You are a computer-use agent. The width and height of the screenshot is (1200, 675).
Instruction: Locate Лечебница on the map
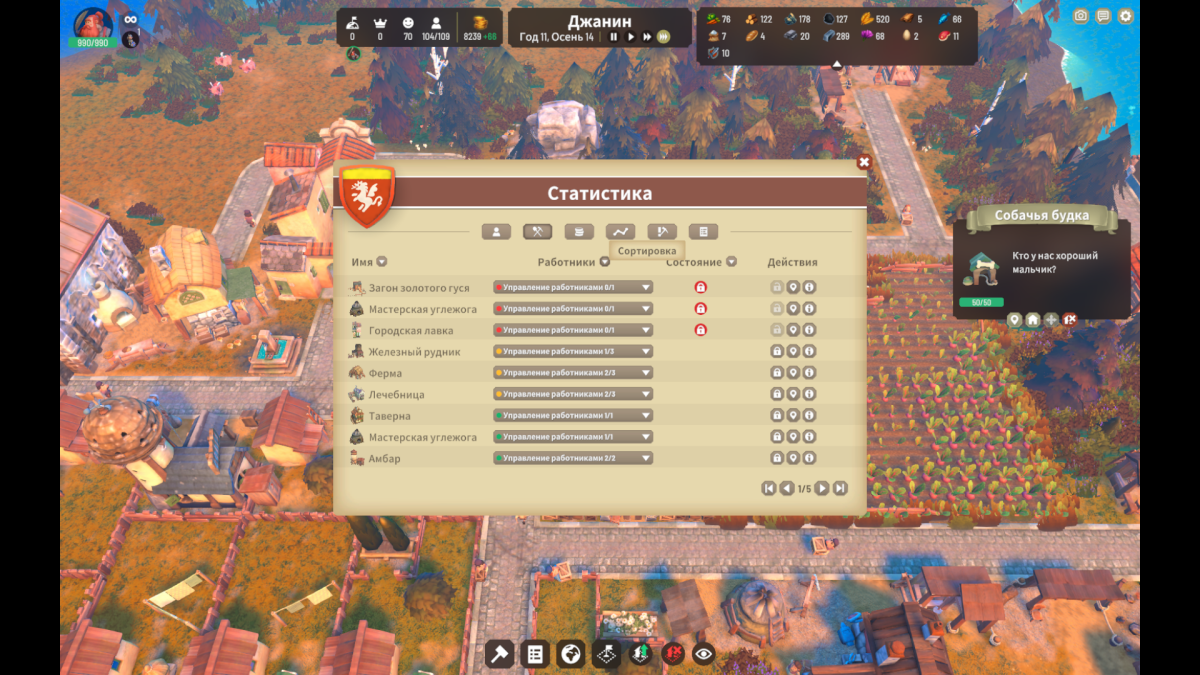tap(793, 394)
